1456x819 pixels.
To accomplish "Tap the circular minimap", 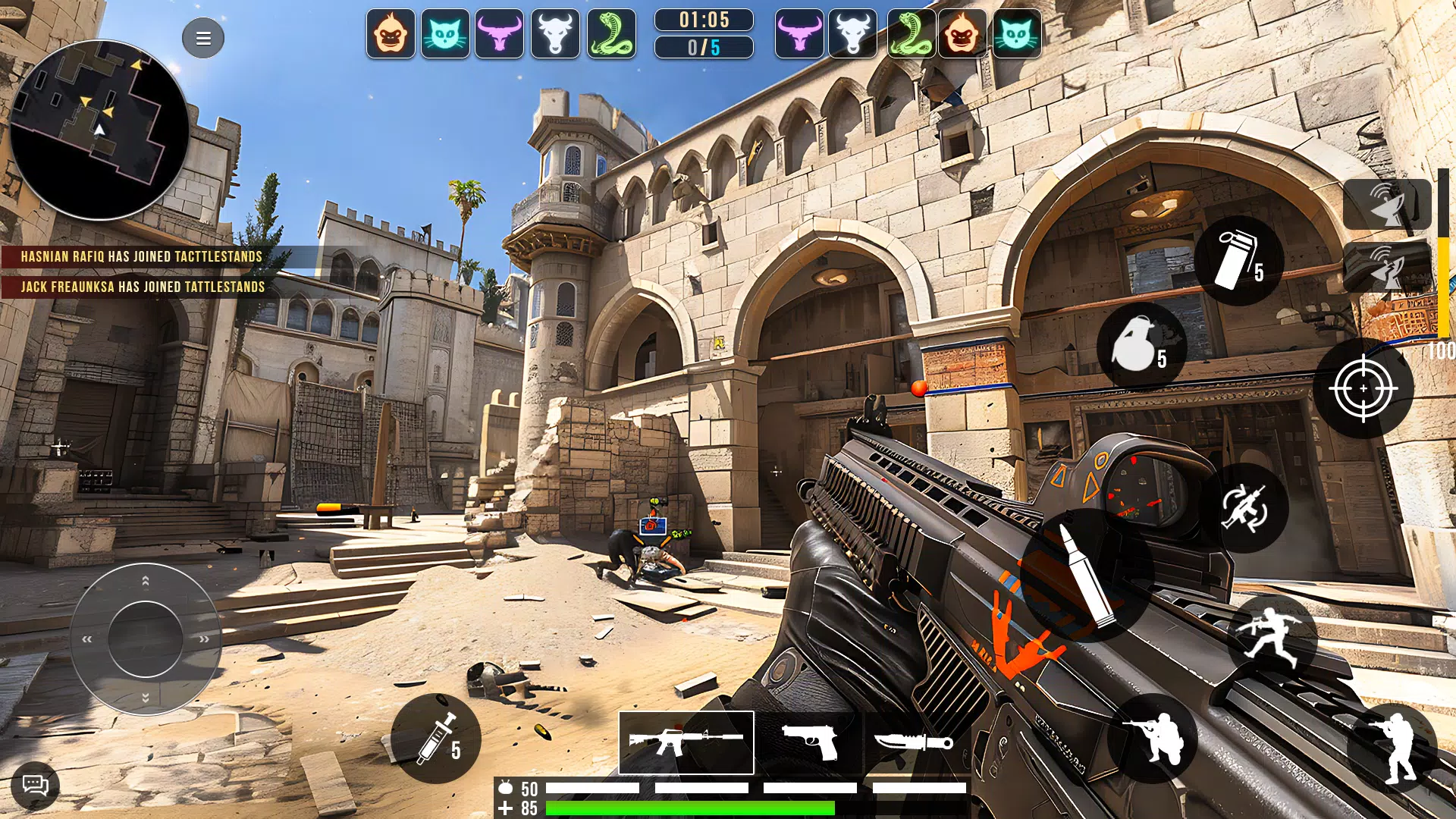I will click(x=99, y=130).
